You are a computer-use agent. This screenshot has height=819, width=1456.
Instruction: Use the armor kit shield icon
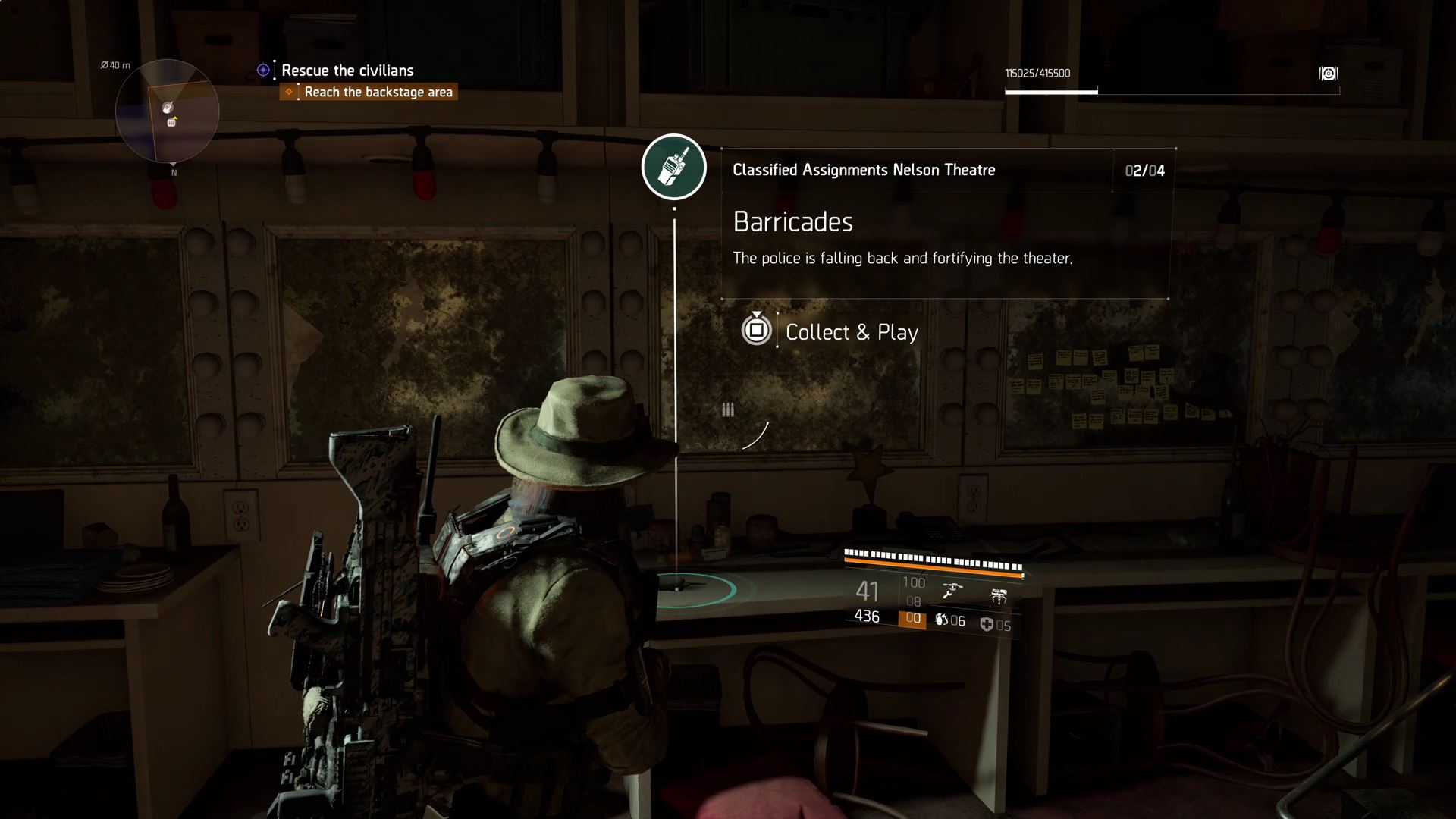tap(987, 625)
